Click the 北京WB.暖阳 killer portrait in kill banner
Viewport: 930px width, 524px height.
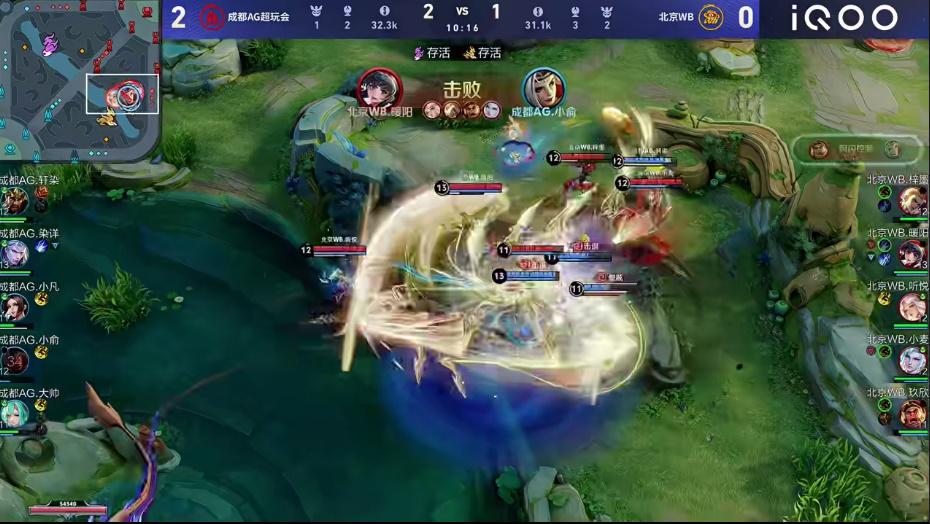378,87
